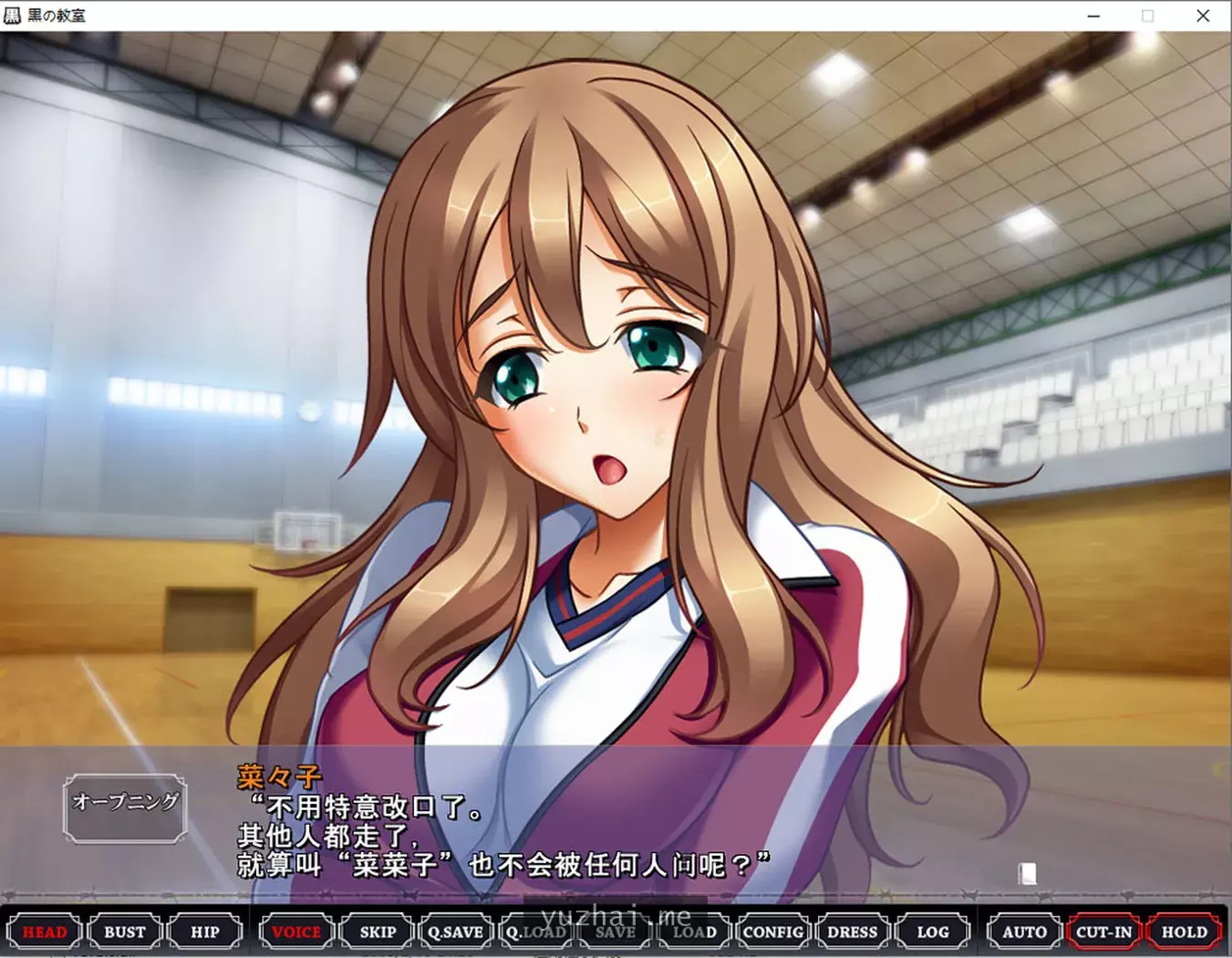The image size is (1232, 958).
Task: Toggle the CUT-IN display
Action: pyautogui.click(x=1104, y=932)
